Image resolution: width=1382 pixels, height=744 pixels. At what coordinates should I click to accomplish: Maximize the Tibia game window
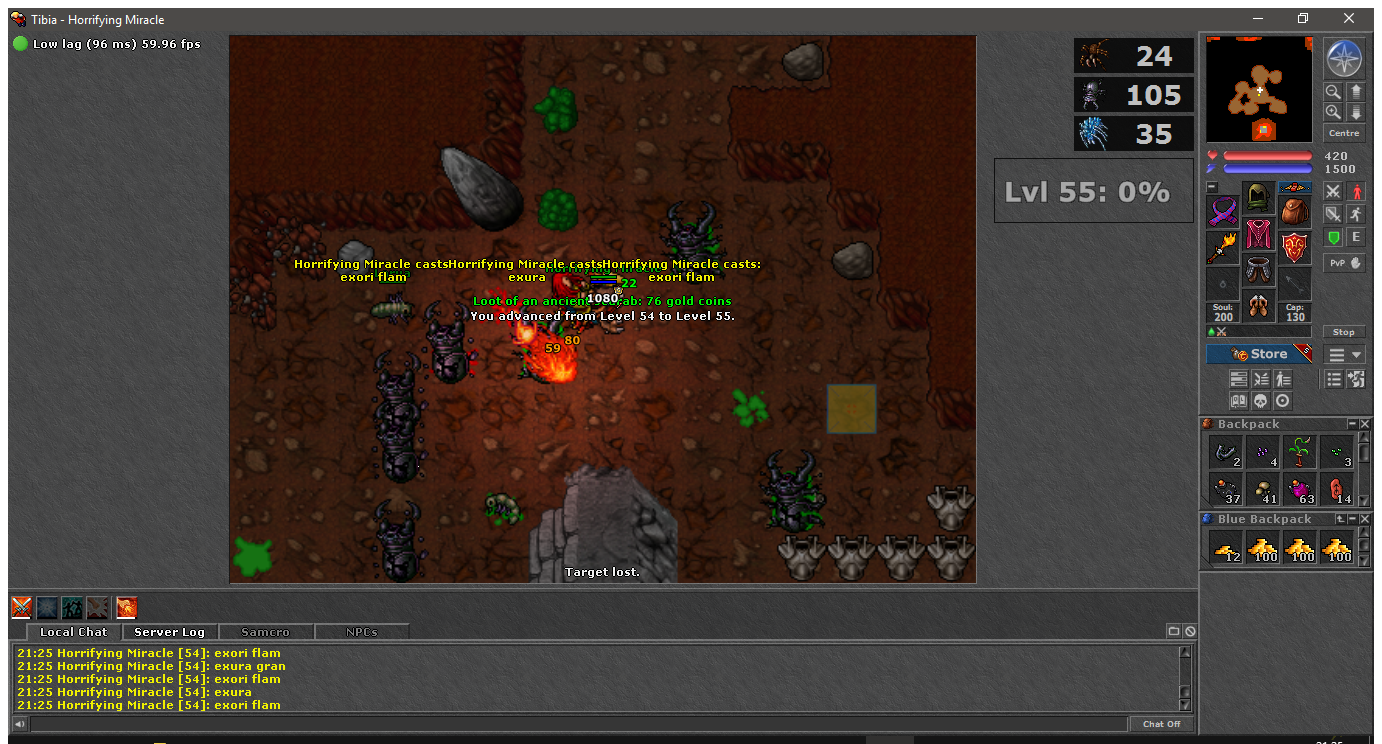(1302, 19)
